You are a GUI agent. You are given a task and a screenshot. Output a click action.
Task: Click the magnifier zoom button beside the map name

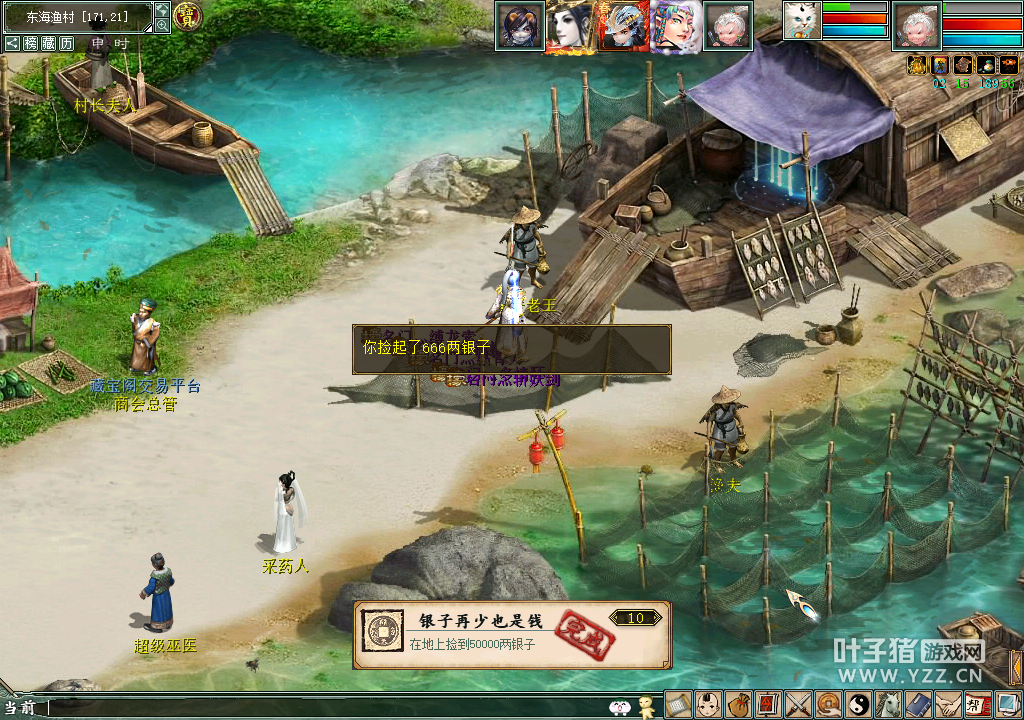click(x=162, y=25)
